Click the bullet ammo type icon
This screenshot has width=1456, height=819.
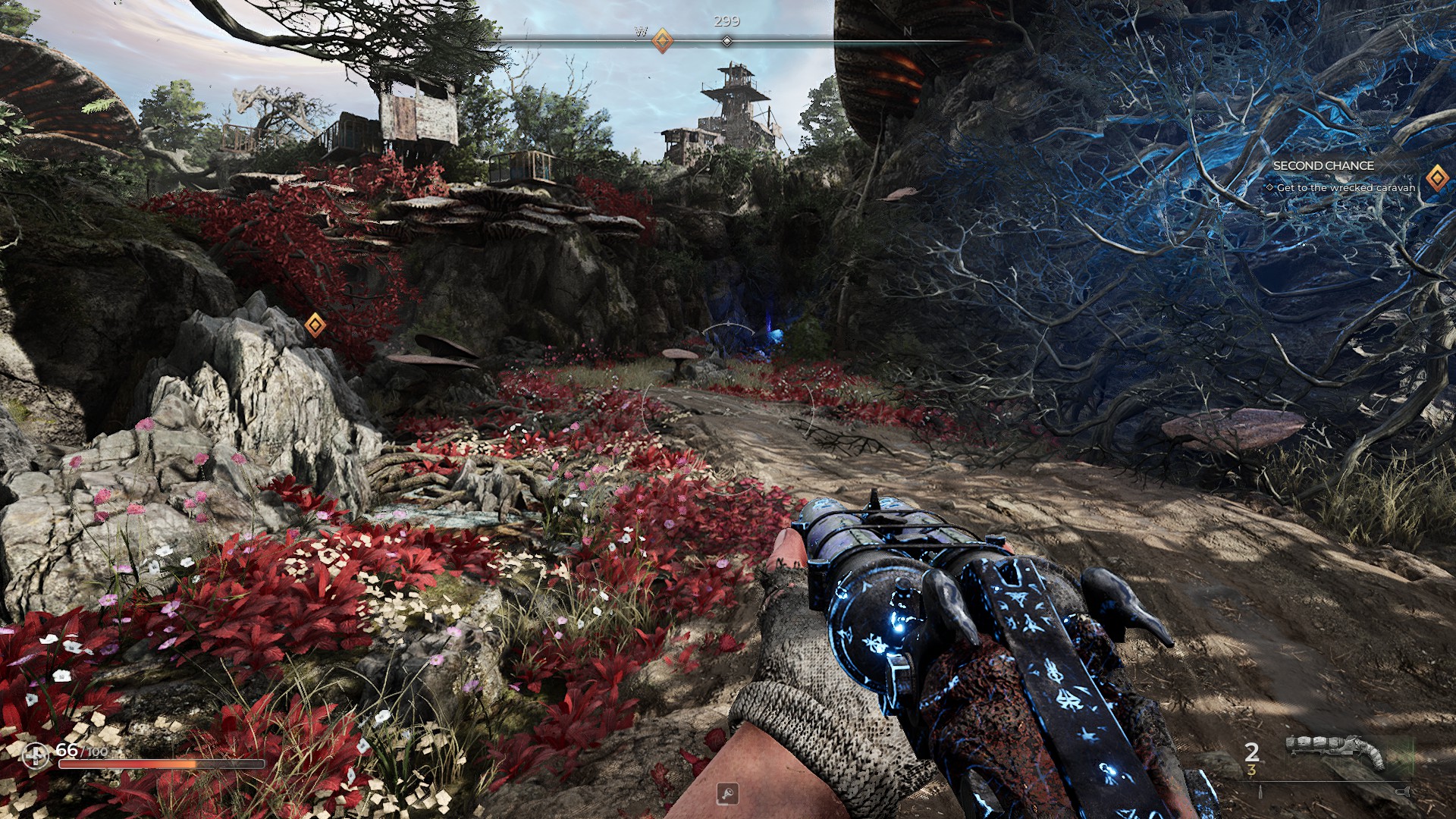click(x=1260, y=792)
